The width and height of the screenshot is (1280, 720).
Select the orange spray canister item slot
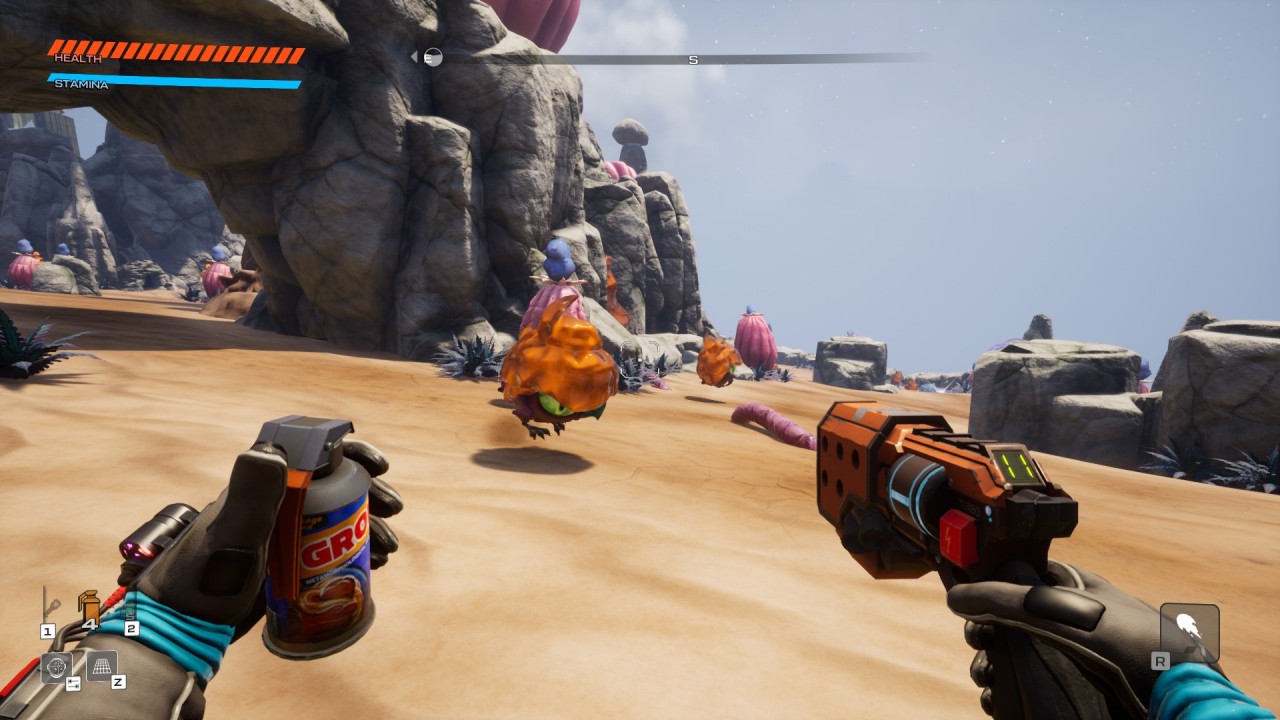[x=89, y=606]
